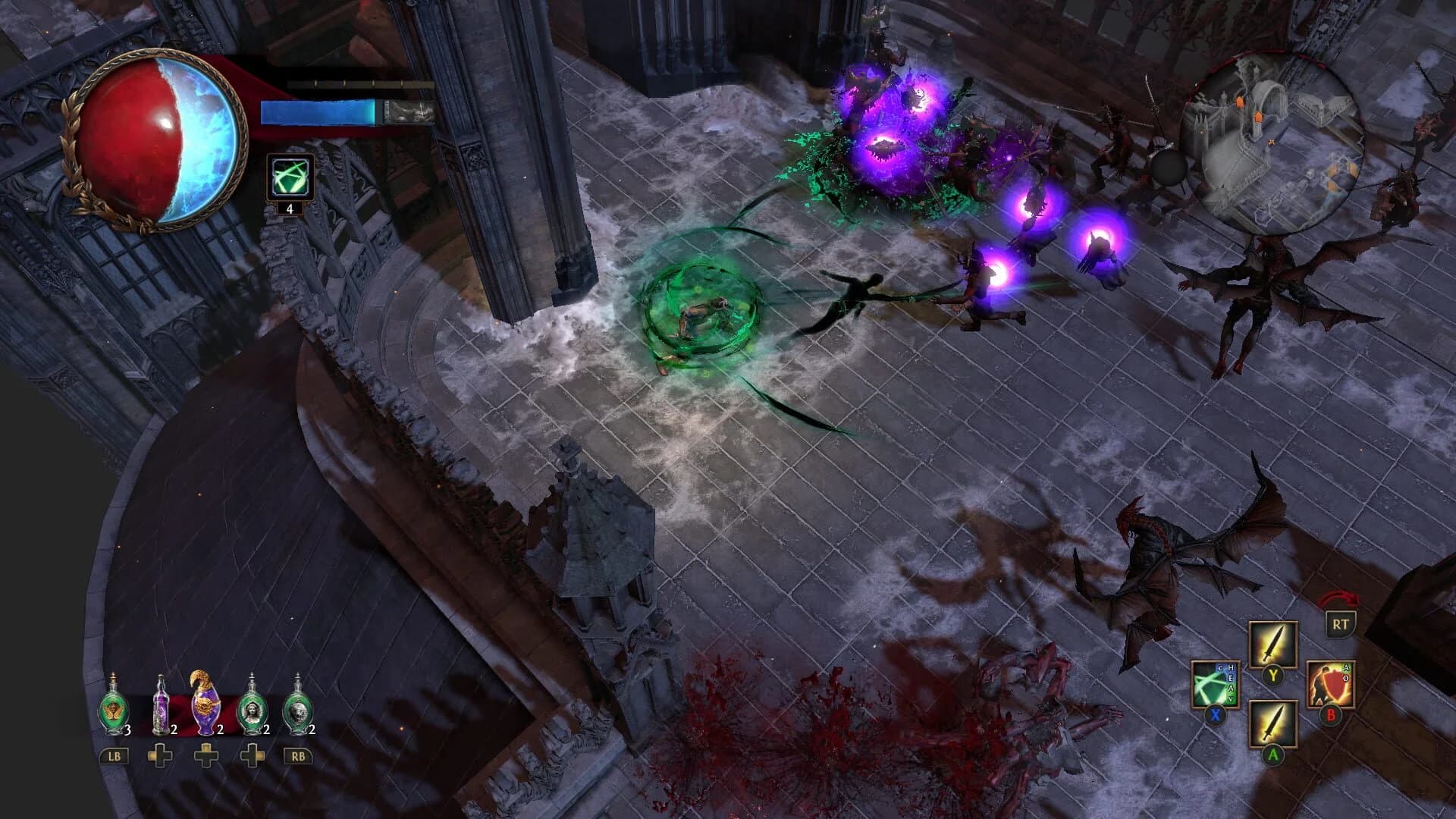Click the sword skill bound to Y

[x=1272, y=644]
